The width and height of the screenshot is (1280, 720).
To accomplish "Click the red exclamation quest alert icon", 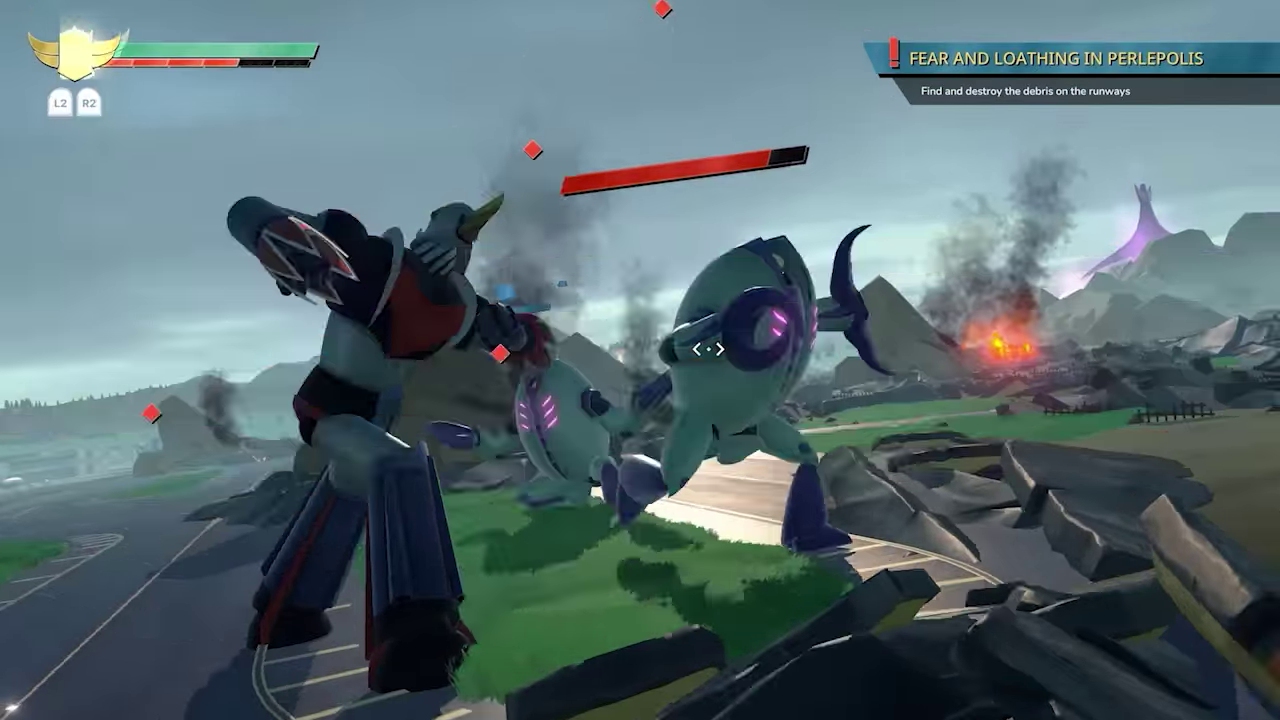I will click(894, 54).
